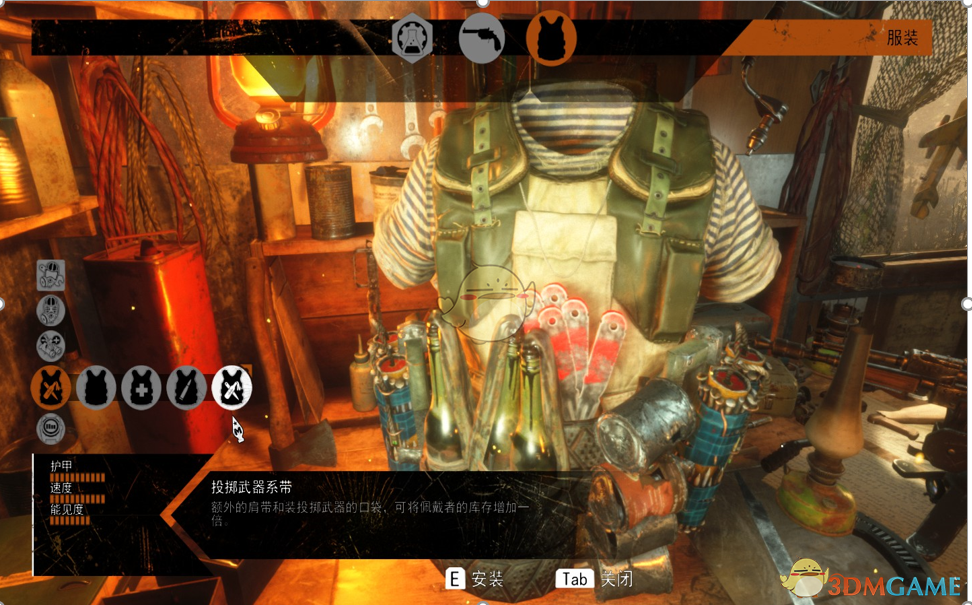972x605 pixels.
Task: Select the vest with medical cross
Action: (x=141, y=387)
